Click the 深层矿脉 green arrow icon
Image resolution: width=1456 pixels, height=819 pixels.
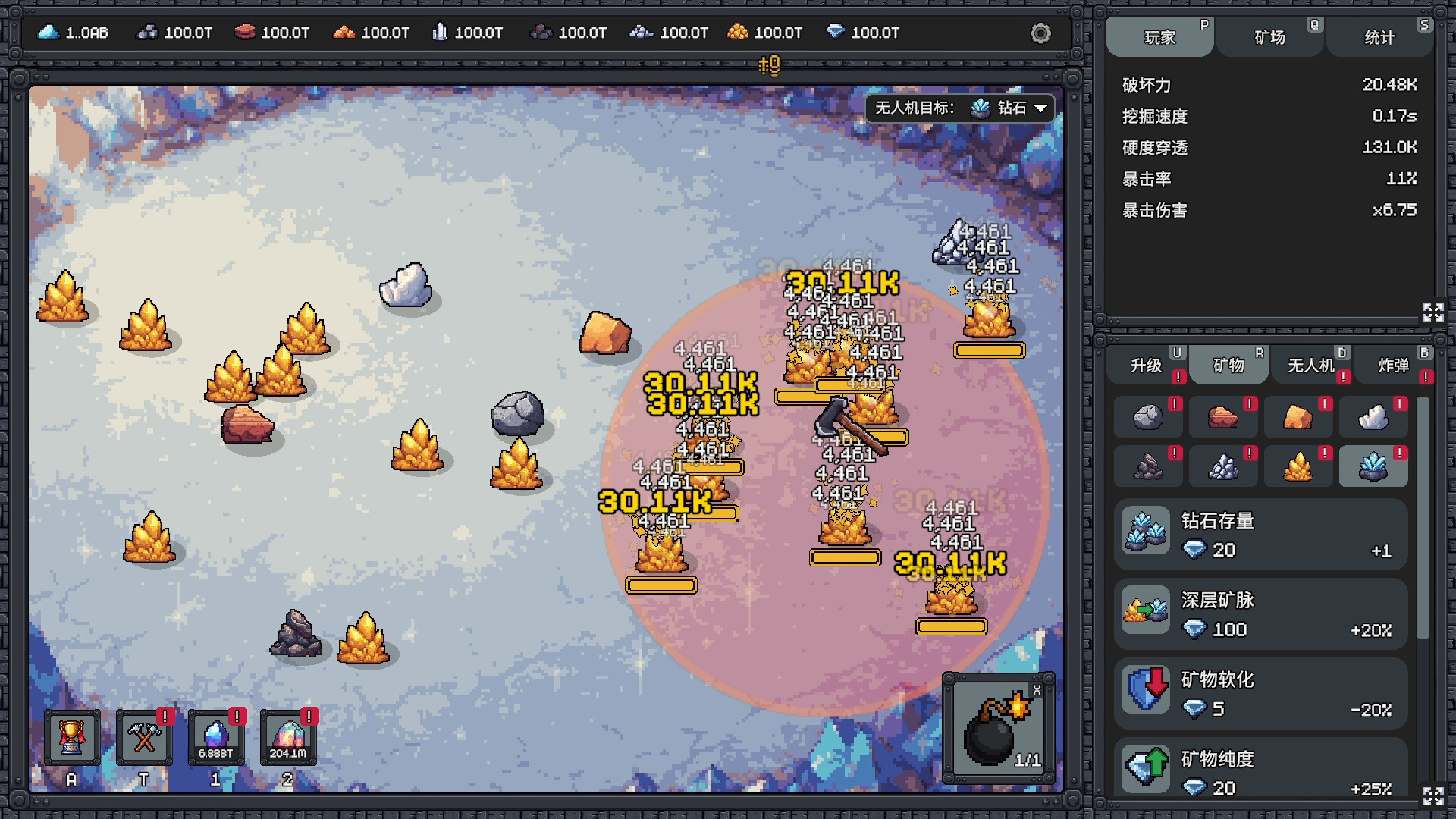coord(1145,611)
